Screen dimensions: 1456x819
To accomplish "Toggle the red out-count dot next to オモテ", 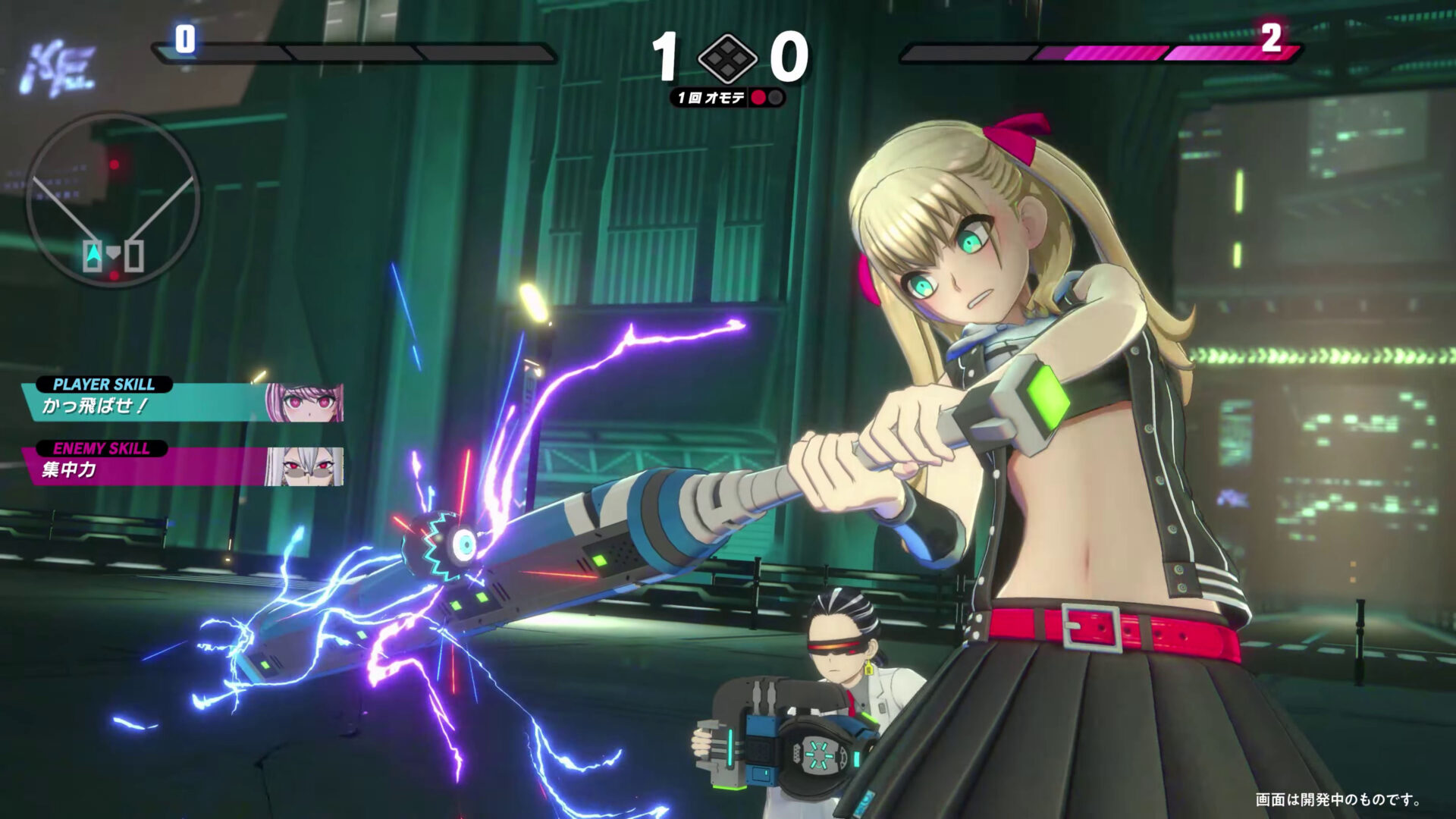I will pyautogui.click(x=758, y=98).
